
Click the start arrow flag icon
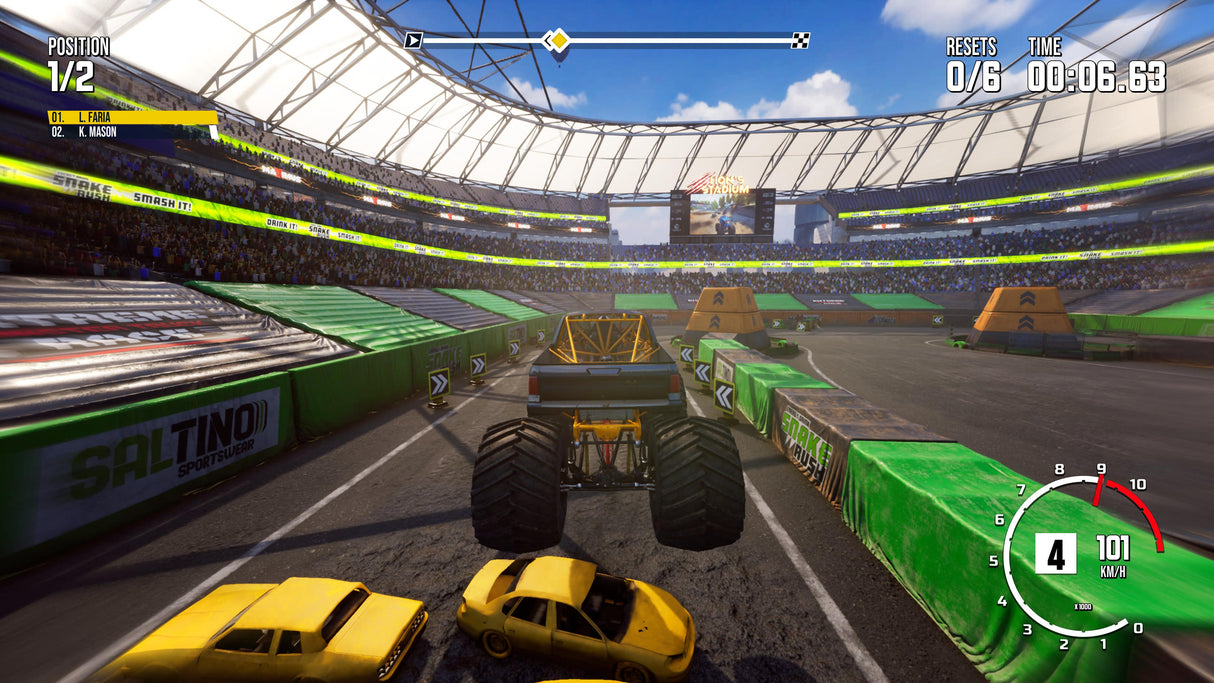413,40
